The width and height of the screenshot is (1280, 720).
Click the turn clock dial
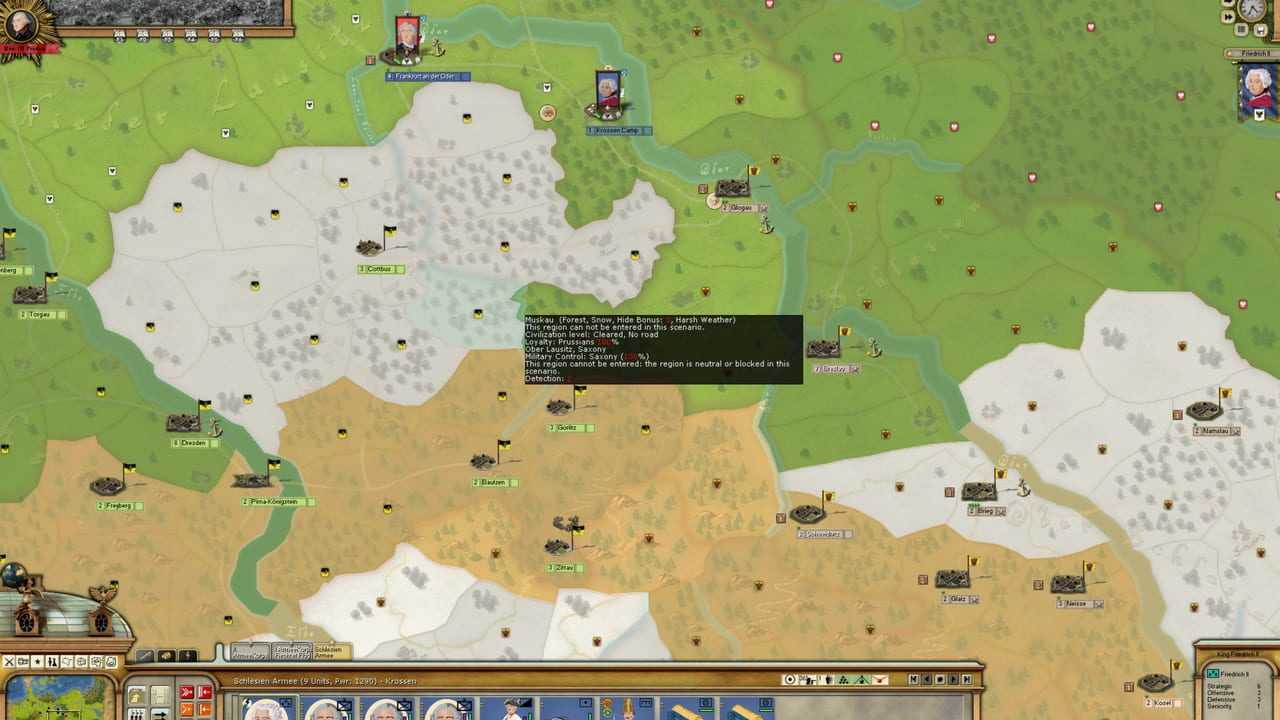coord(1252,10)
